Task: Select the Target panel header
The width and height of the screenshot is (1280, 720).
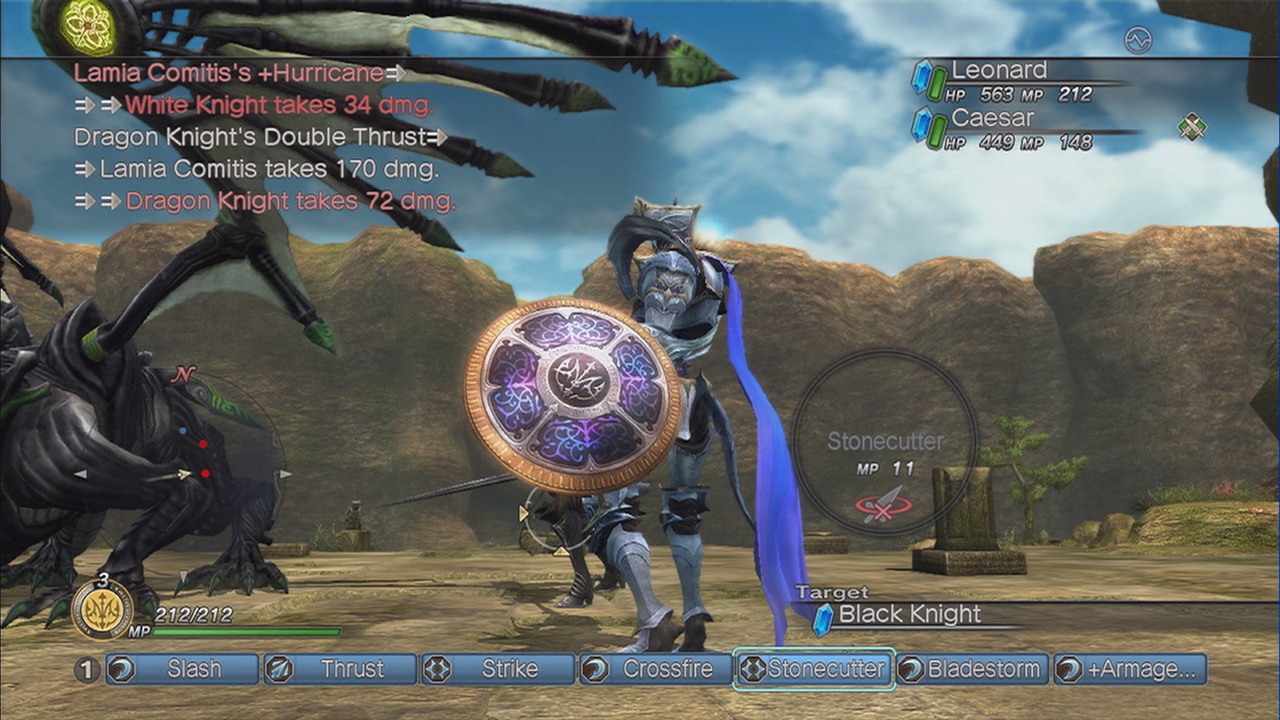Action: pyautogui.click(x=833, y=591)
